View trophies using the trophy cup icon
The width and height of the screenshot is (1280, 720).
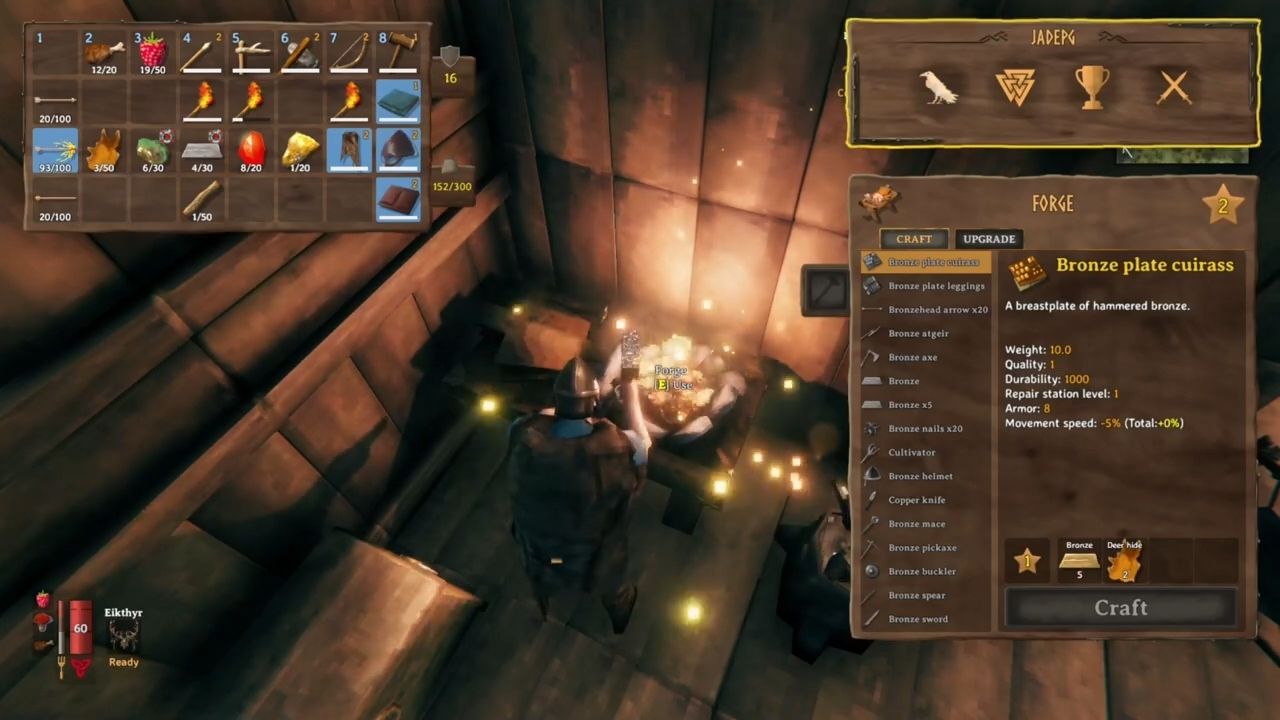click(x=1092, y=88)
